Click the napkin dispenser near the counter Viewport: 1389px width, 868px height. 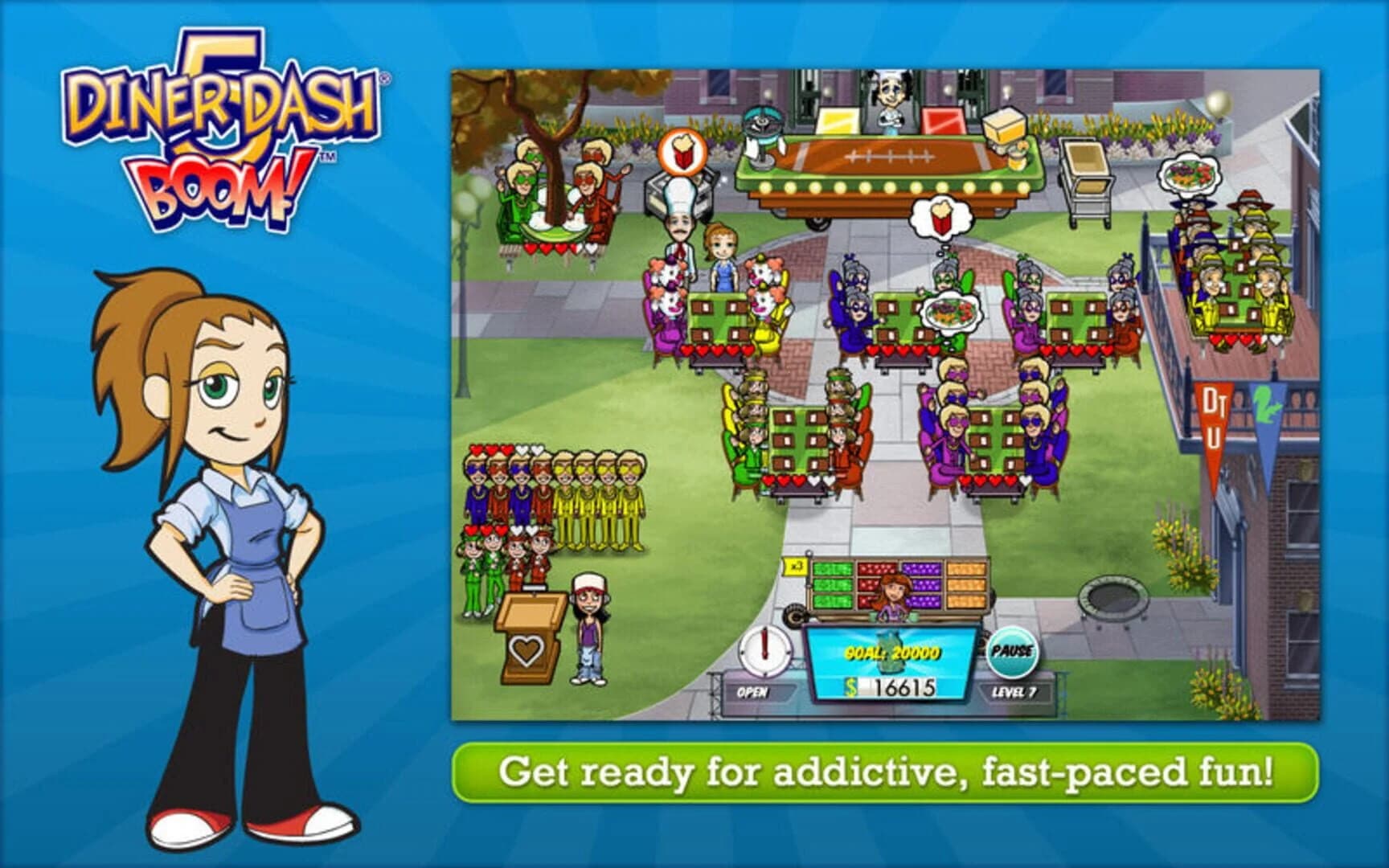753,148
